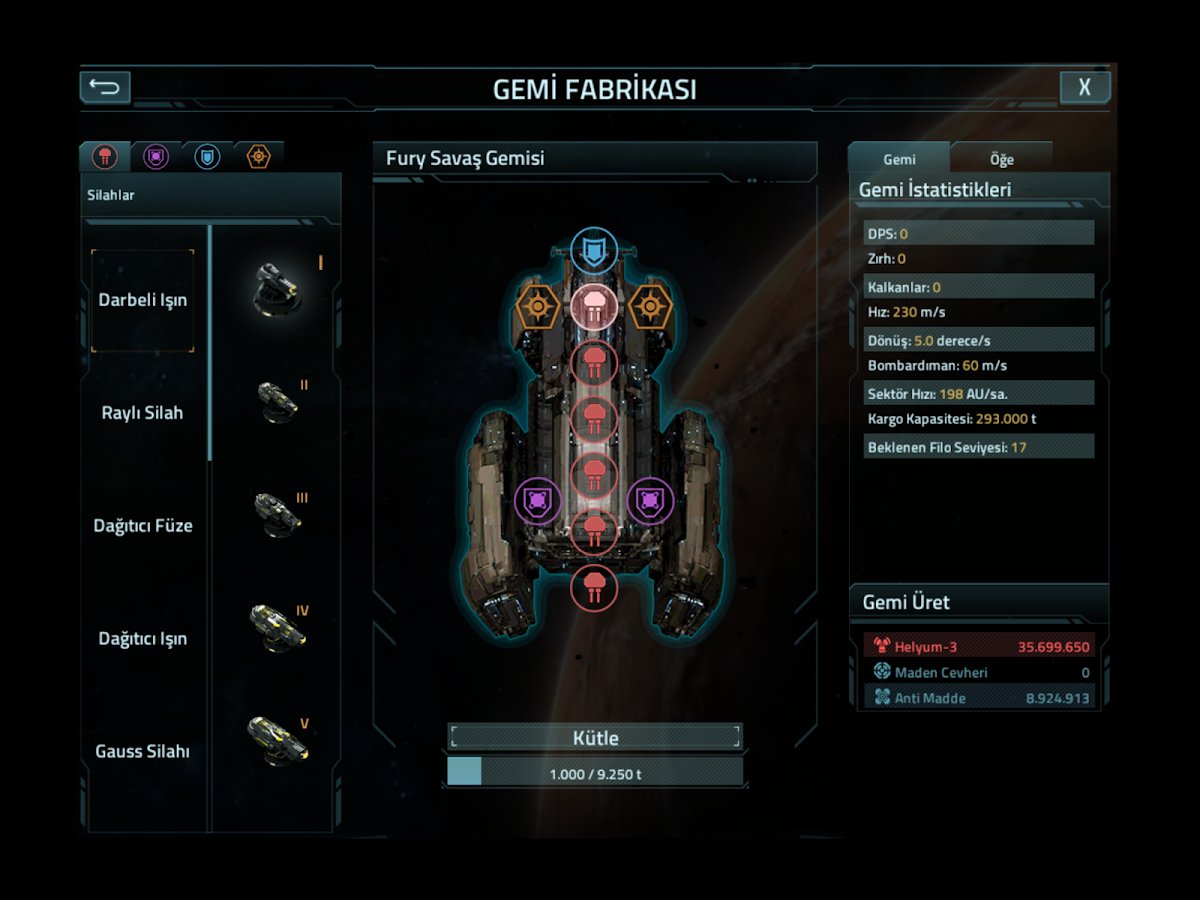Pick the Dağıtıcı Füze weapon
The width and height of the screenshot is (1200, 900).
pos(143,526)
